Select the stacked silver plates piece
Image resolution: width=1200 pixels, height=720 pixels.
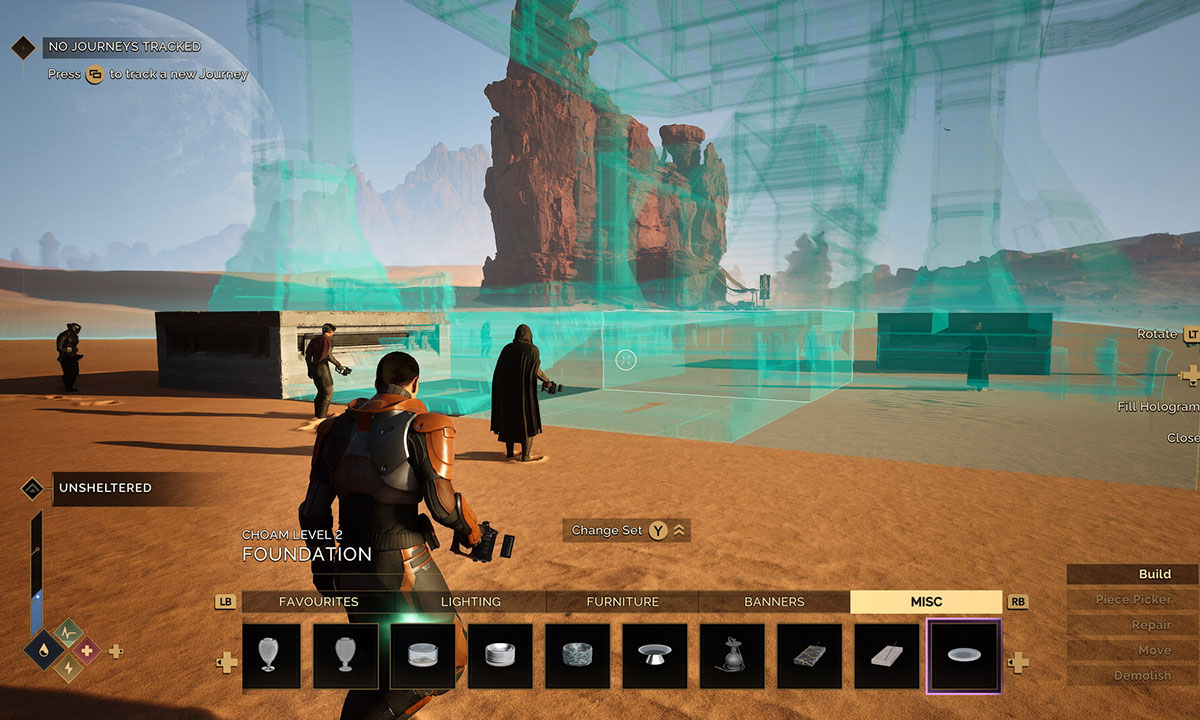[x=500, y=656]
